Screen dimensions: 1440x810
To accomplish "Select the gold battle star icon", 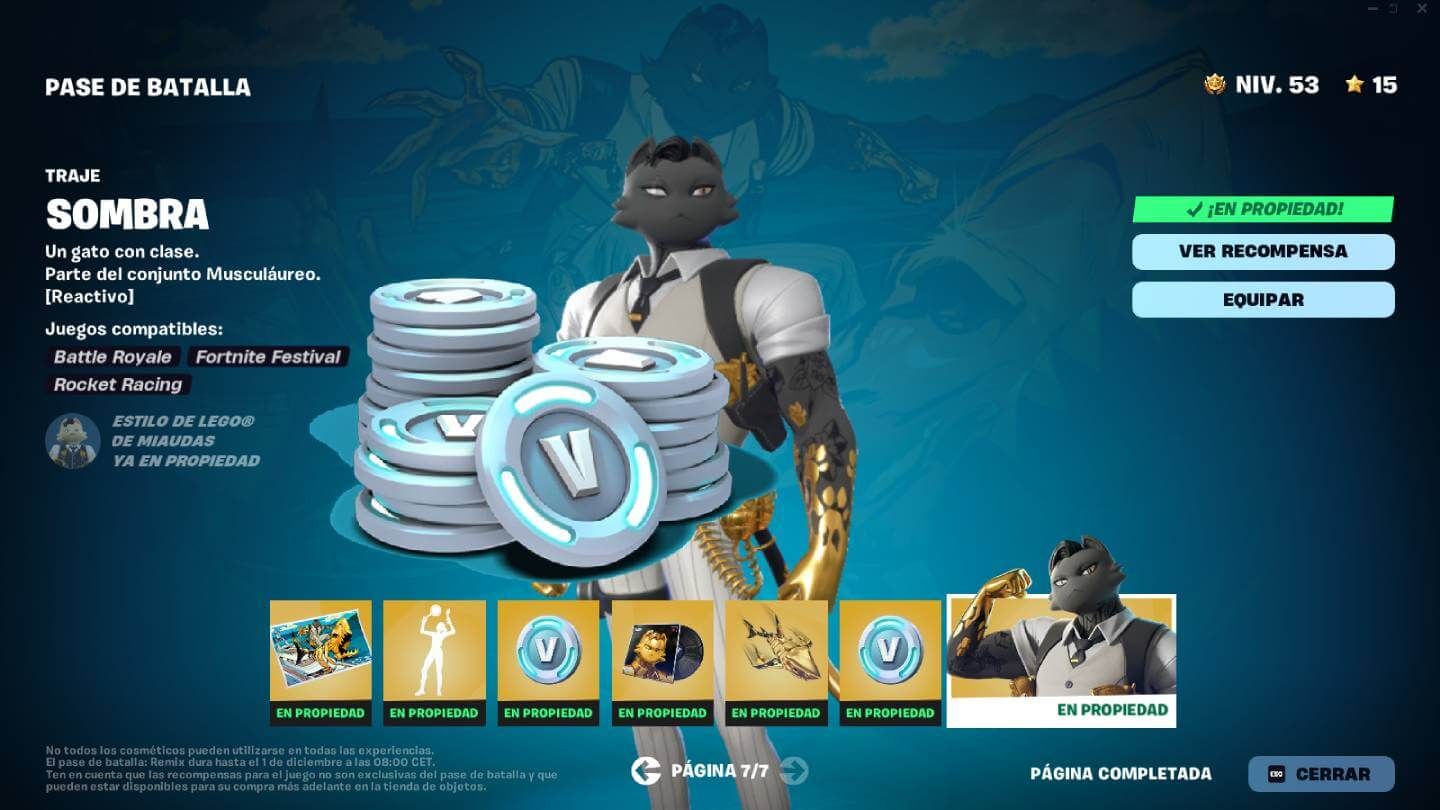I will coord(1355,86).
